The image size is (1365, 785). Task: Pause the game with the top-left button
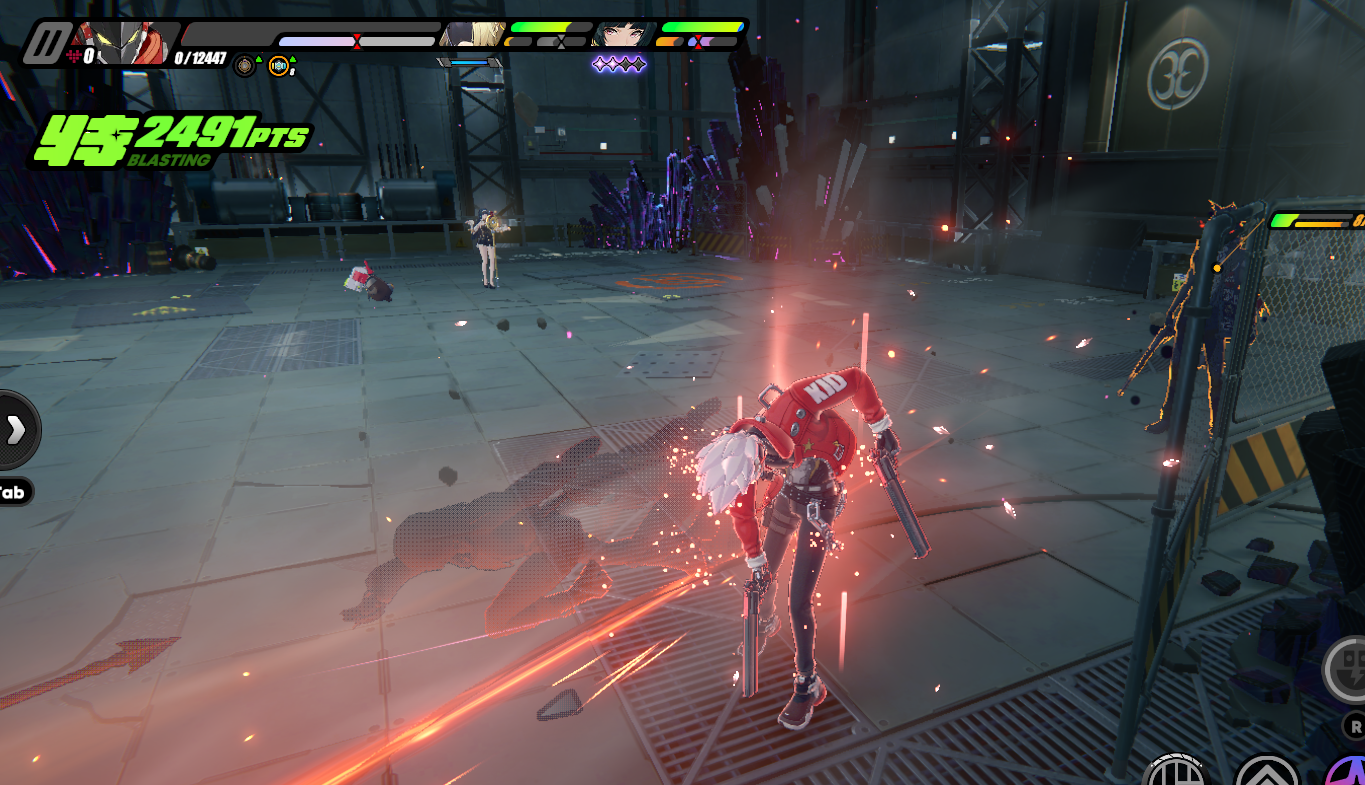(45, 44)
